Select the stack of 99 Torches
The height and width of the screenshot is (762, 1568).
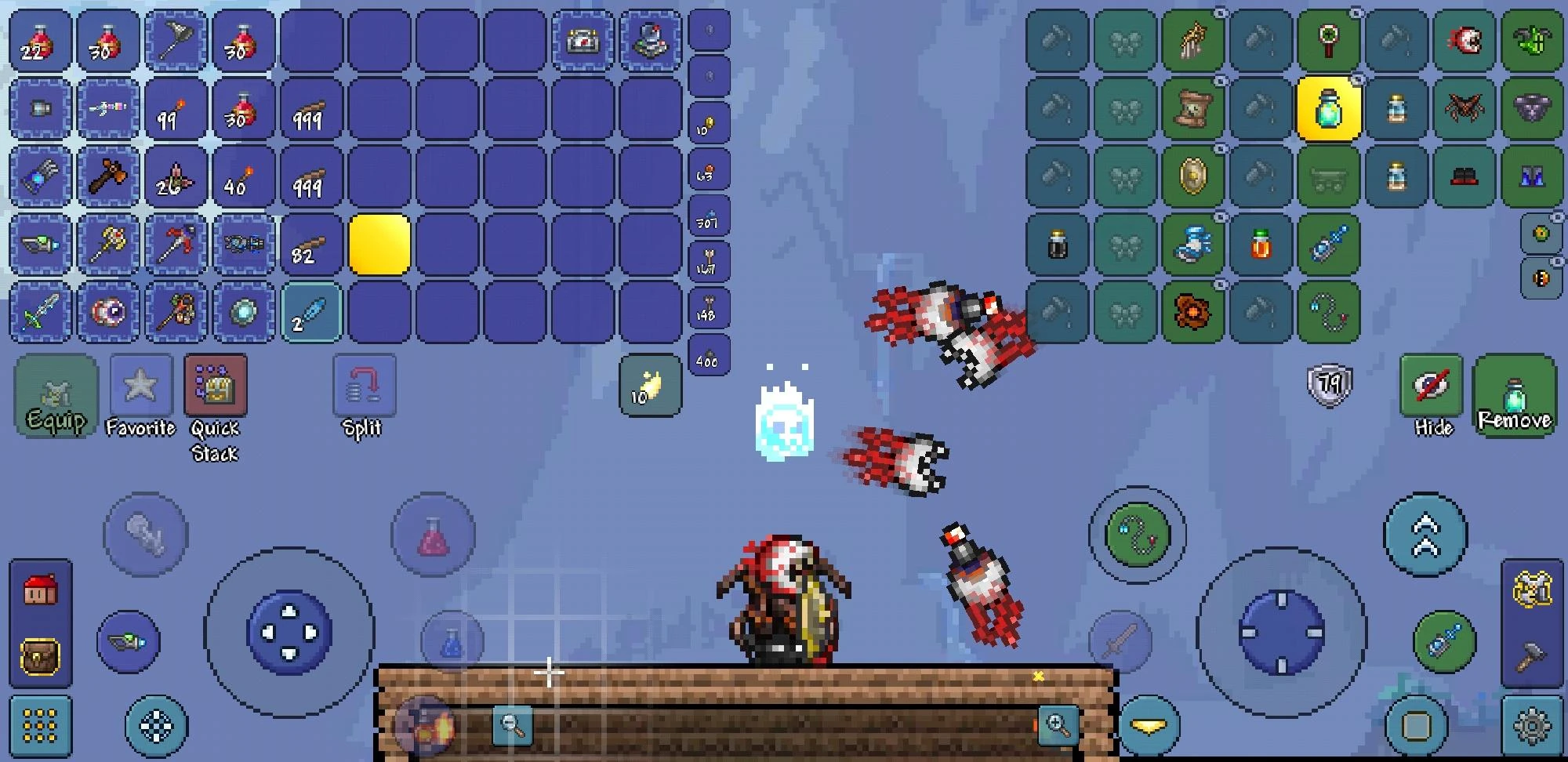coord(176,109)
